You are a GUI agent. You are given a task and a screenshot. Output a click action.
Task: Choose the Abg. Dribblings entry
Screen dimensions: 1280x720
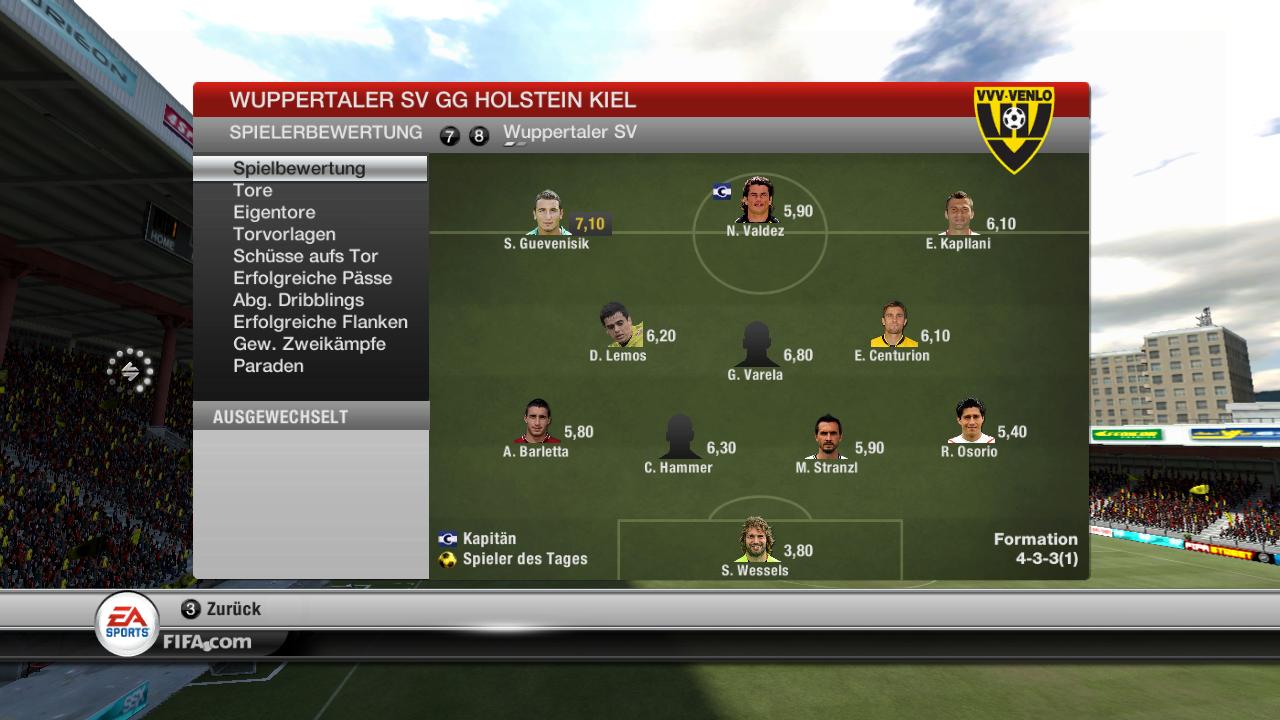pyautogui.click(x=298, y=300)
